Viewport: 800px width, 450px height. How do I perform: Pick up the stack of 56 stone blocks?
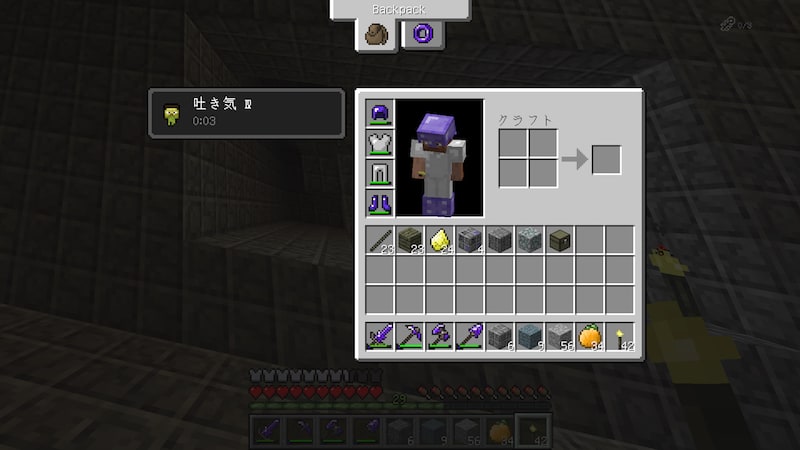(x=560, y=336)
